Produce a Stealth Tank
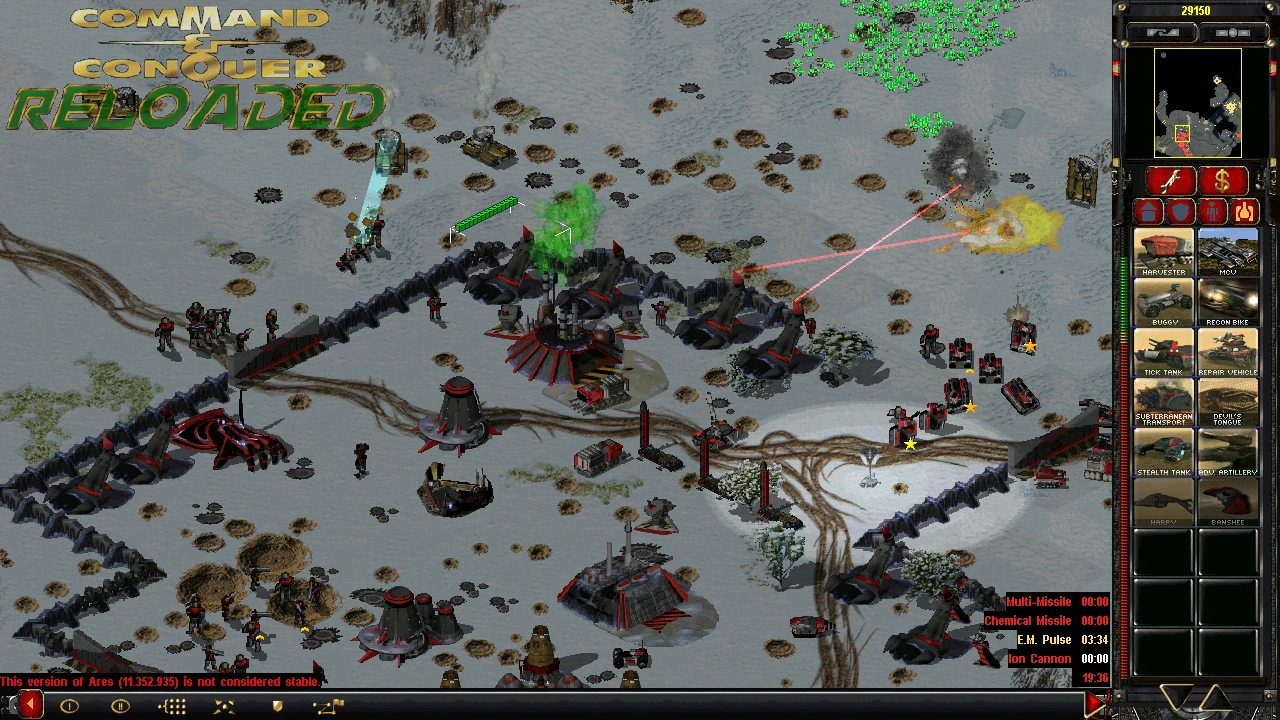Screen dimensions: 1280x720 click(1163, 452)
